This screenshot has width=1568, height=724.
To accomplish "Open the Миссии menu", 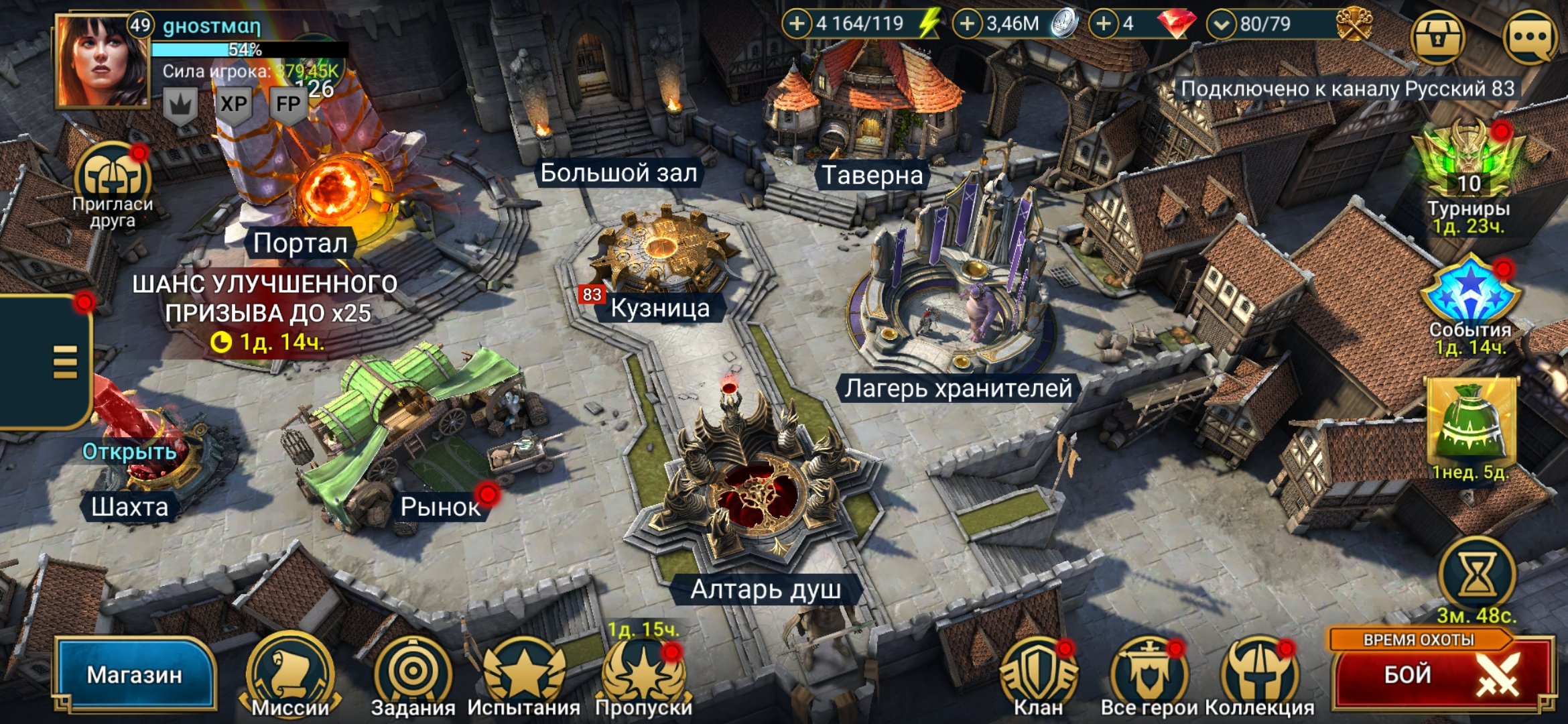I will click(x=290, y=675).
